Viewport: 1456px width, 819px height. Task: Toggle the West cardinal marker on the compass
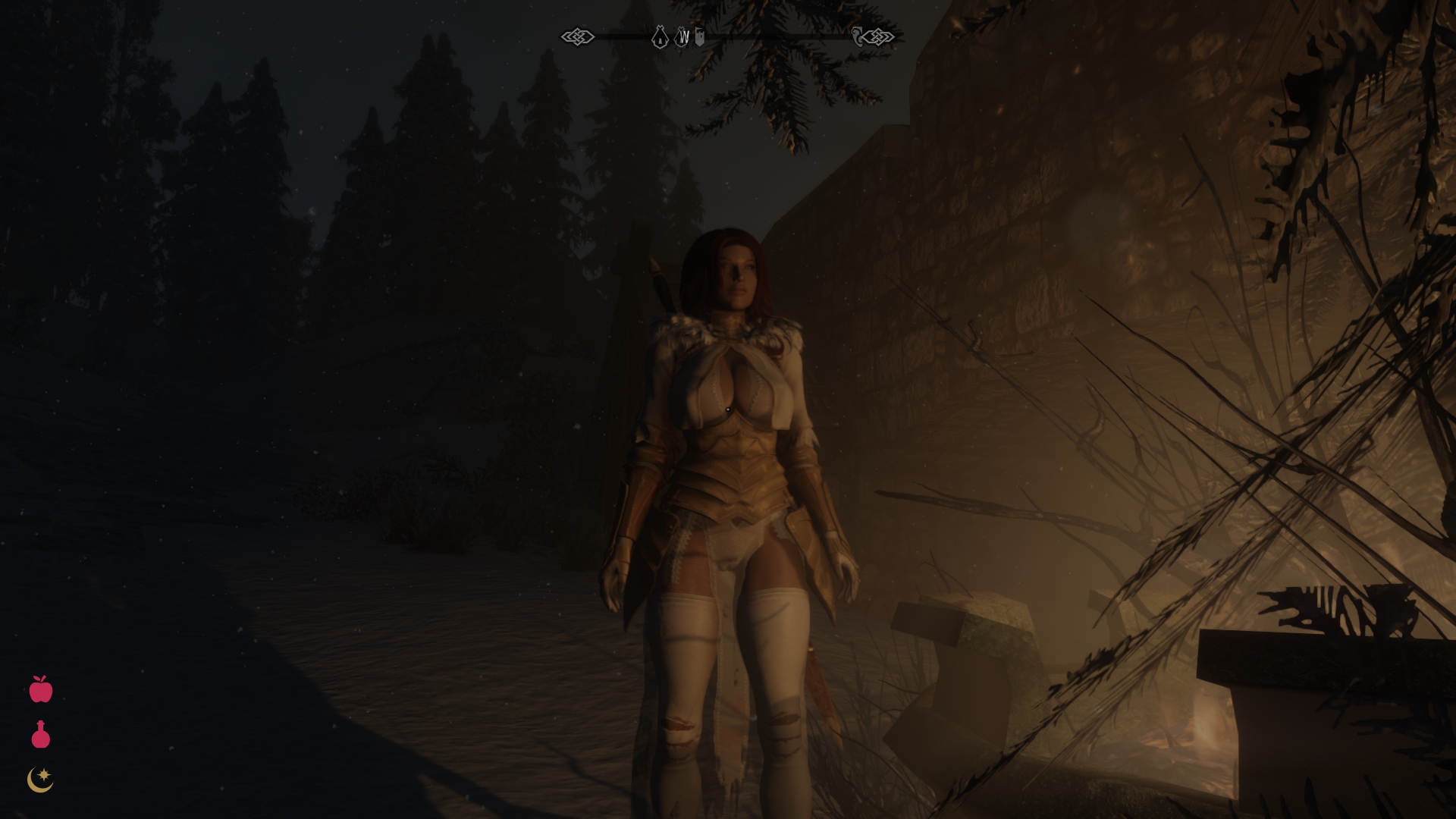tap(683, 36)
